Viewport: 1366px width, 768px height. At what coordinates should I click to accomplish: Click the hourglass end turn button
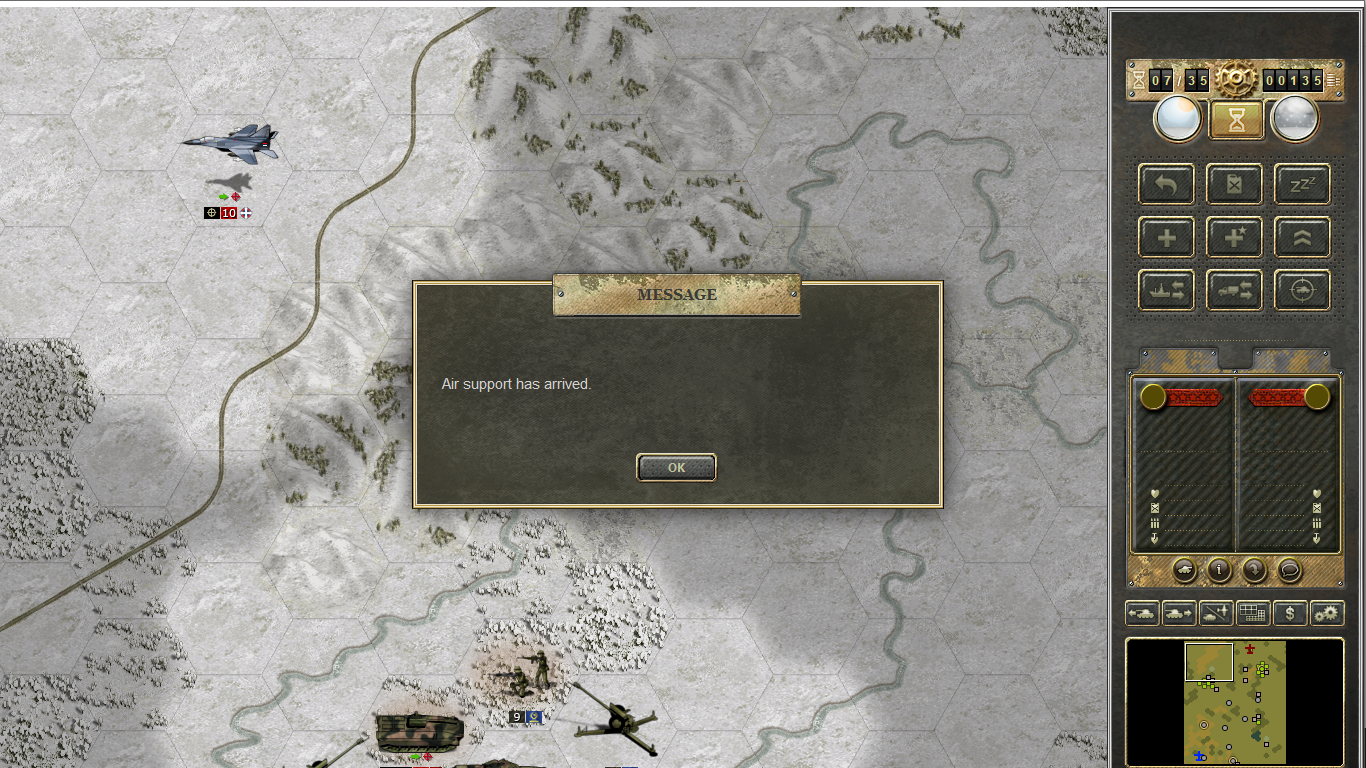(x=1237, y=120)
